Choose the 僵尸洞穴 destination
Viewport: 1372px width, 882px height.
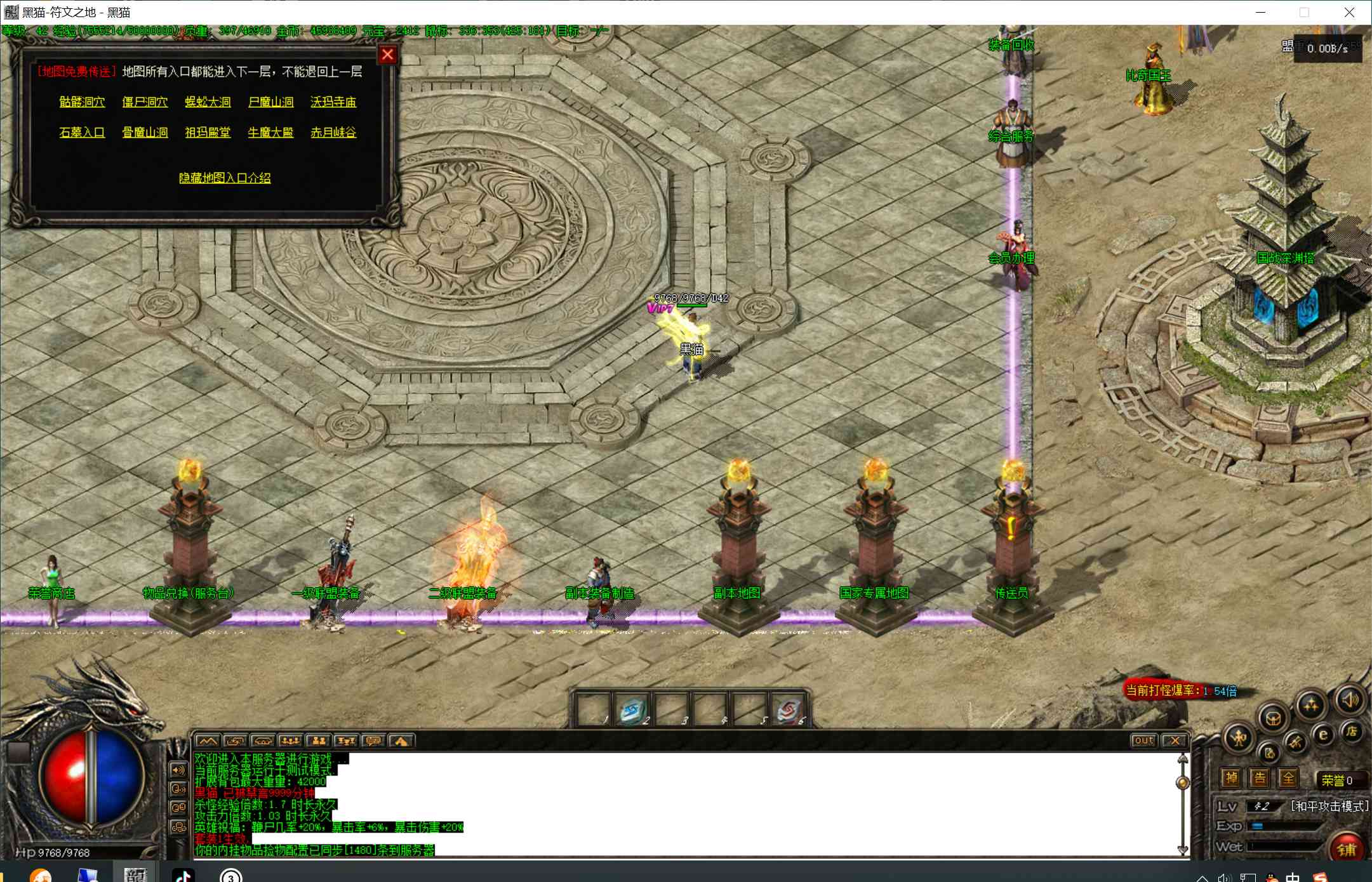pos(145,102)
